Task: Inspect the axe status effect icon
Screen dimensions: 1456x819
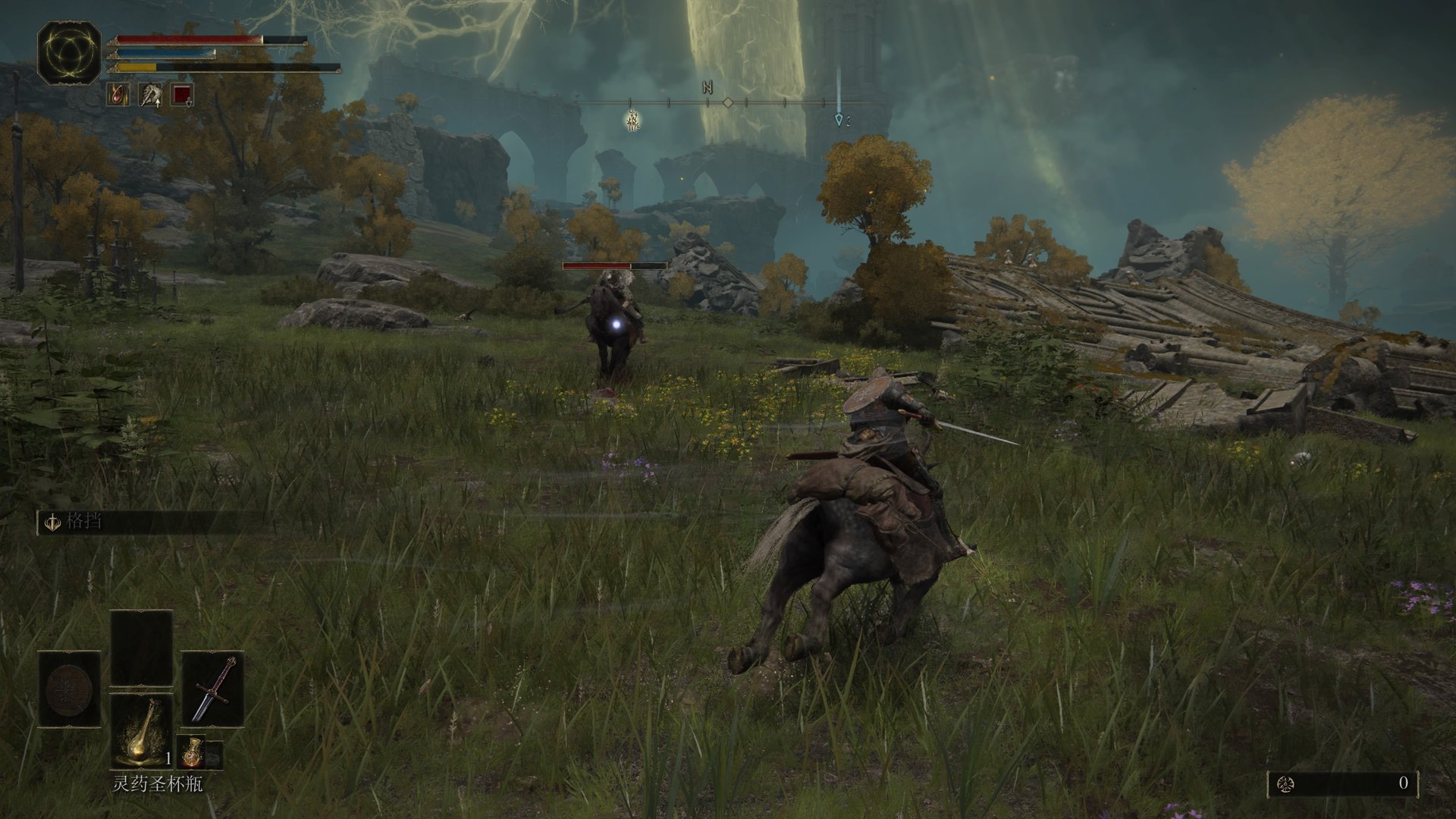Action: click(150, 95)
